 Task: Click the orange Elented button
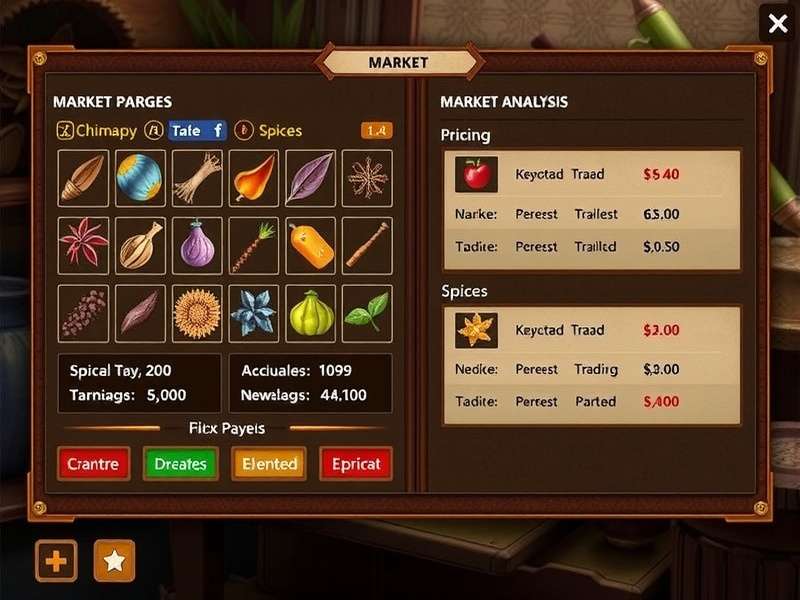point(269,463)
